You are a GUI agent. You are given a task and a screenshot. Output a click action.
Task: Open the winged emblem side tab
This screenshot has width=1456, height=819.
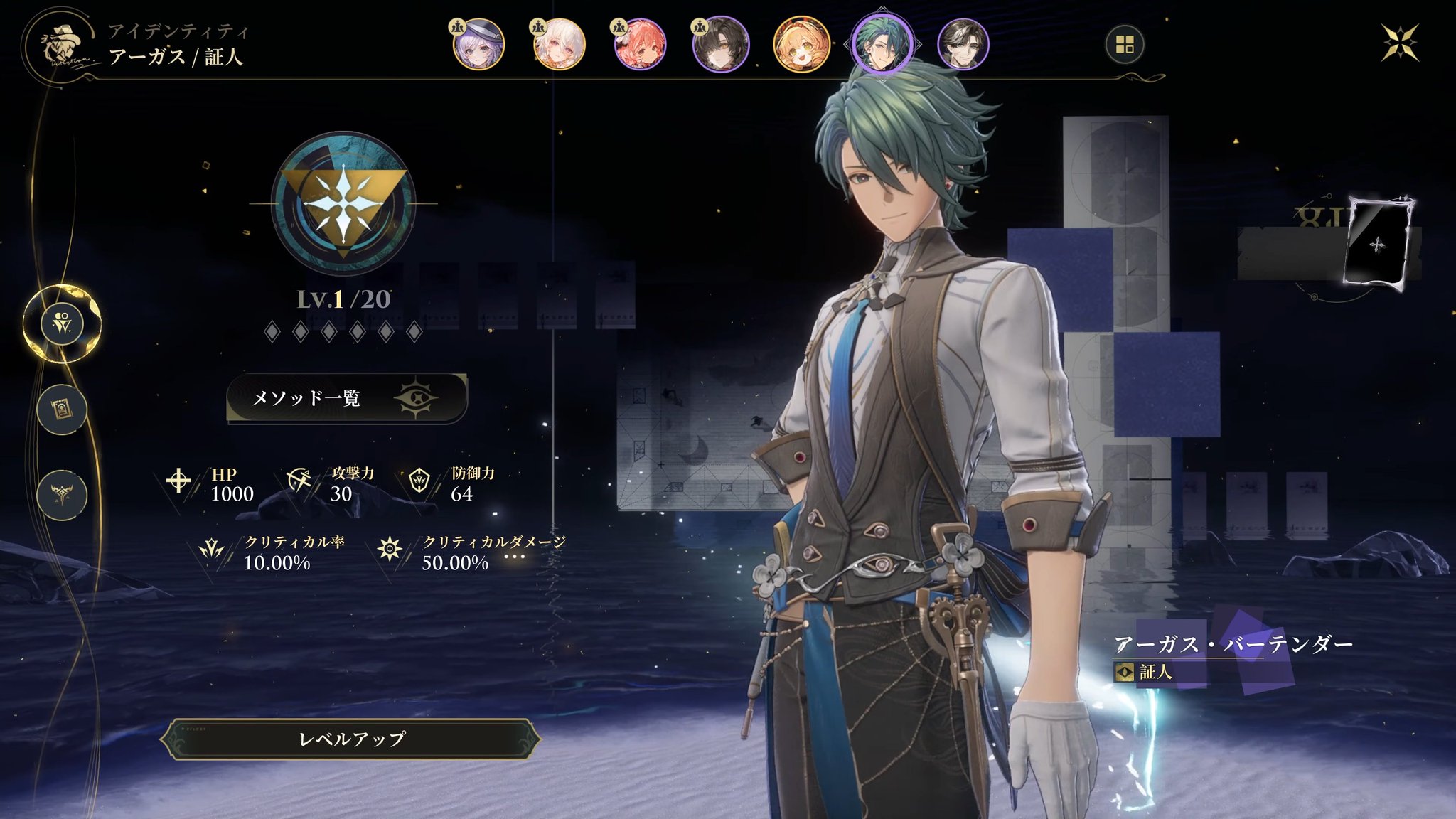click(x=63, y=494)
